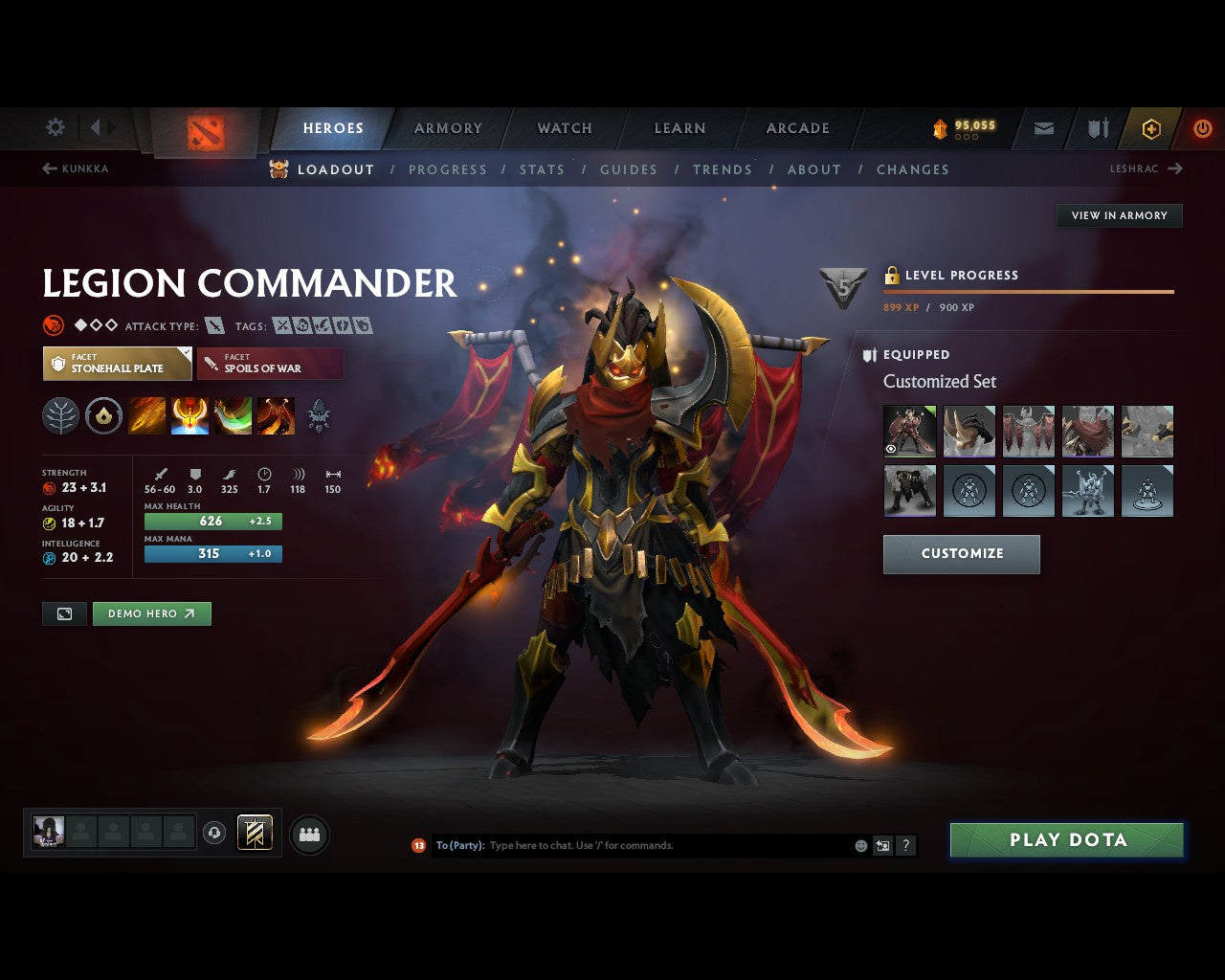1225x980 pixels.
Task: Select the Duel ultimate ability icon
Action: 276,415
